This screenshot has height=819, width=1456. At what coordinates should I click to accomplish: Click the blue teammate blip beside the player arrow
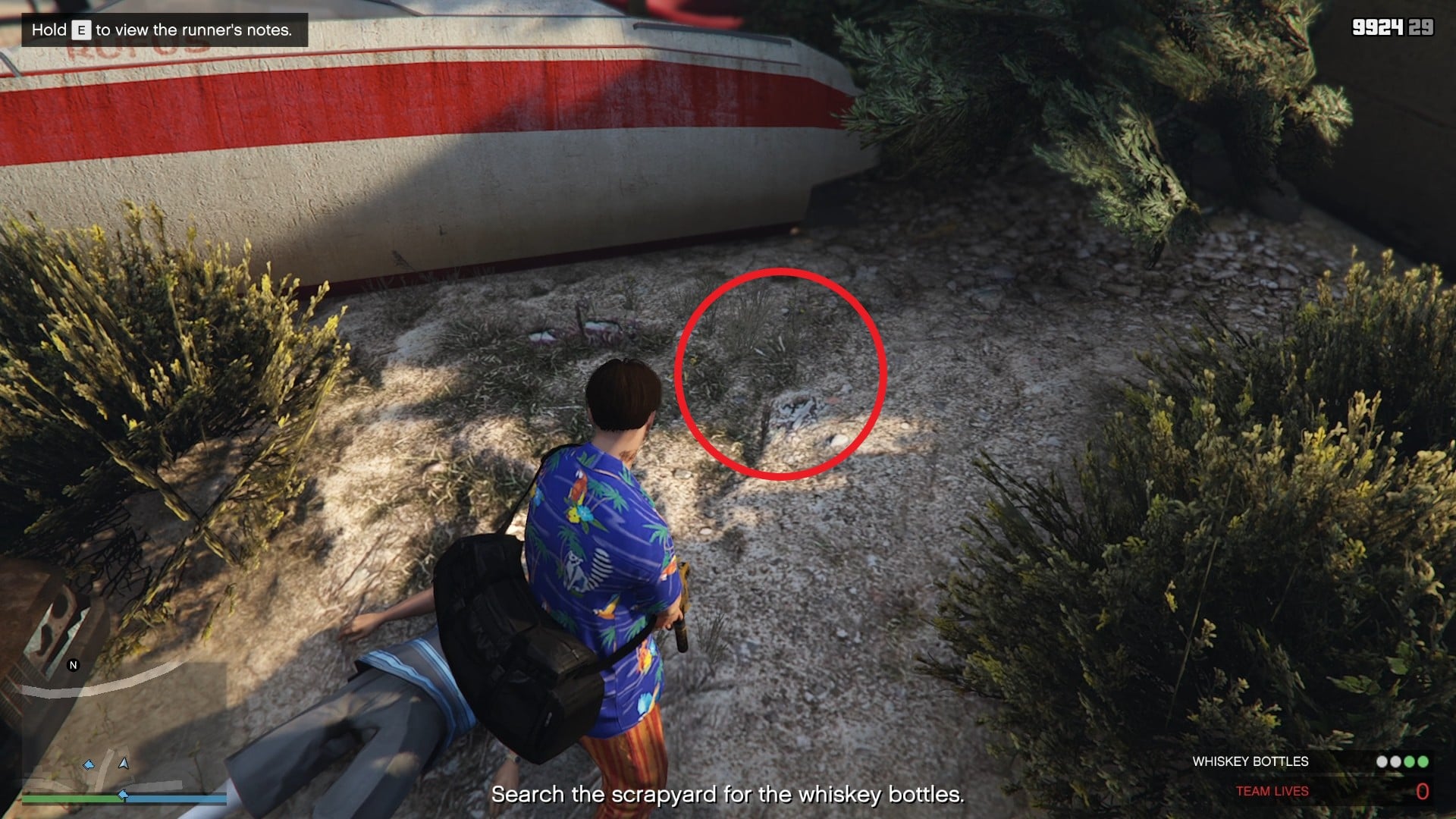click(89, 765)
